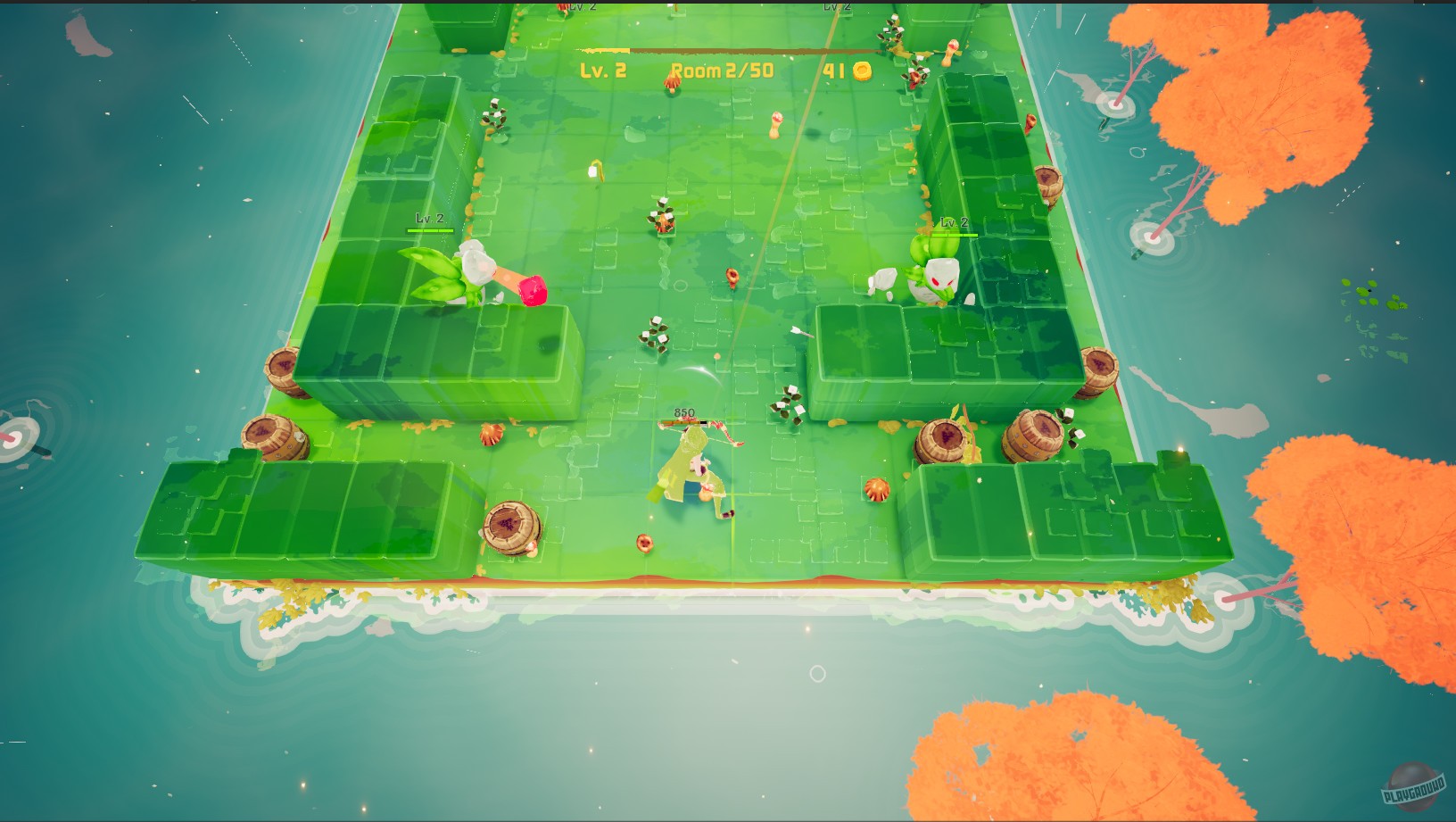1456x822 pixels.
Task: Click the 850 damage number above the archer
Action: tap(682, 412)
